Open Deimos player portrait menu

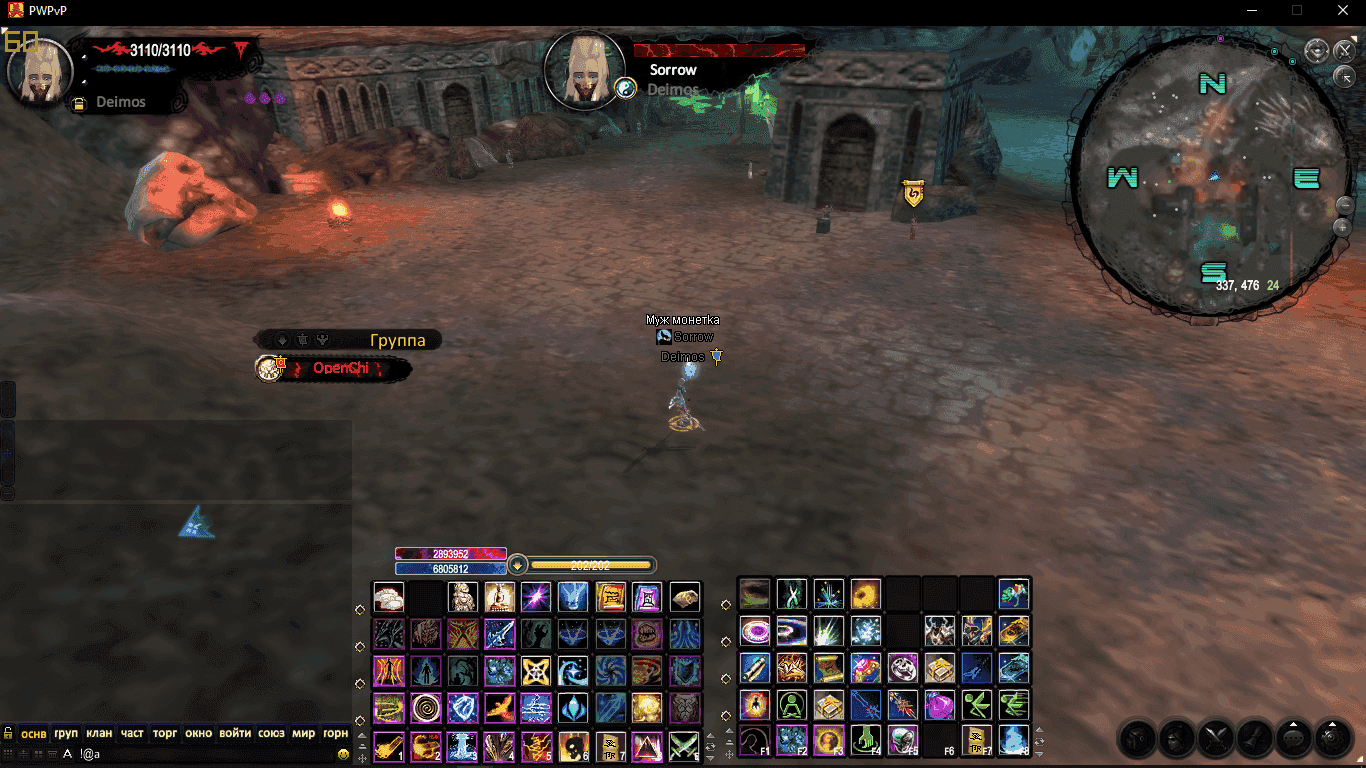[x=40, y=70]
